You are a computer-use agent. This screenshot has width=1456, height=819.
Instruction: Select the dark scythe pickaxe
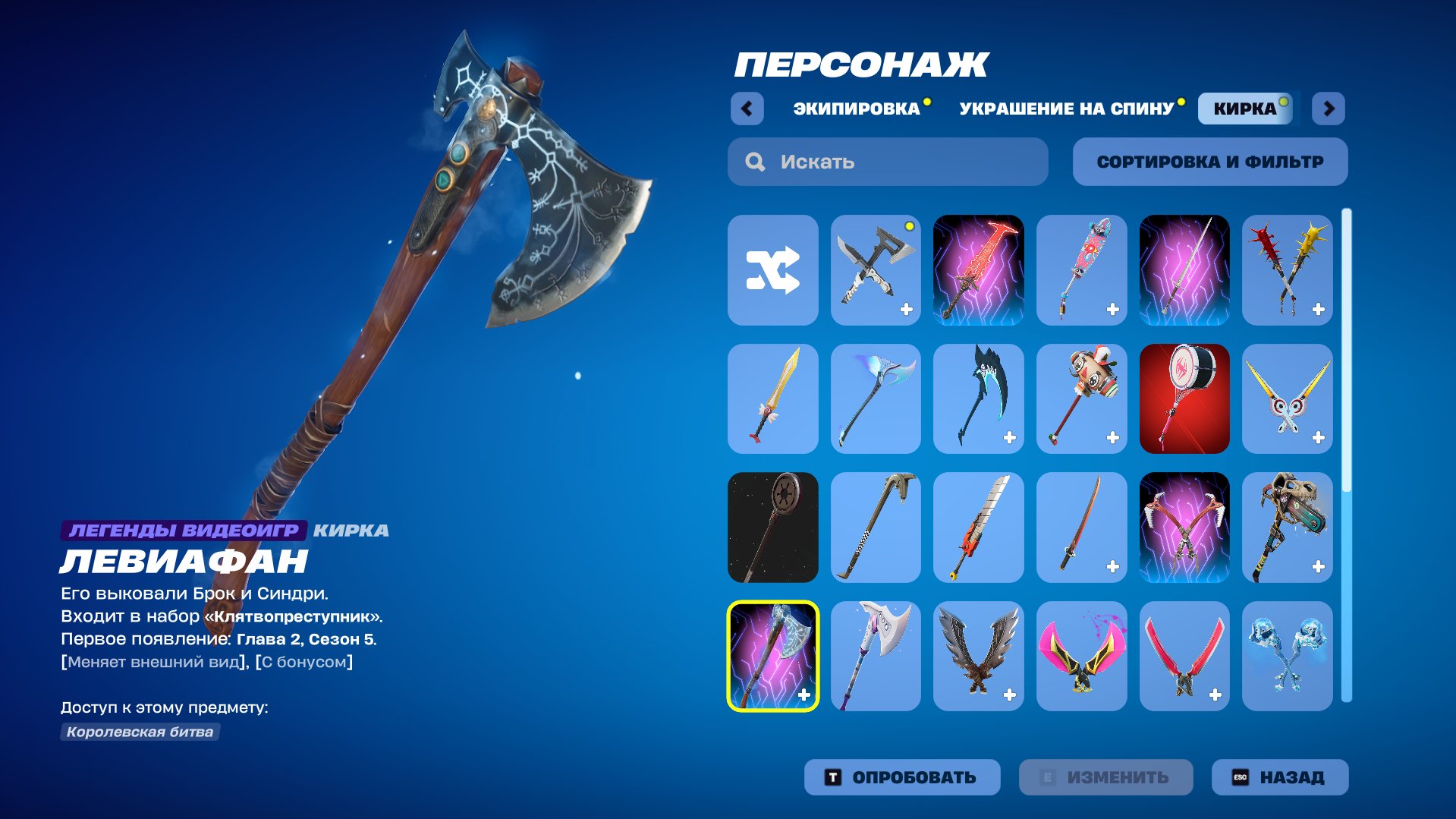(x=978, y=400)
